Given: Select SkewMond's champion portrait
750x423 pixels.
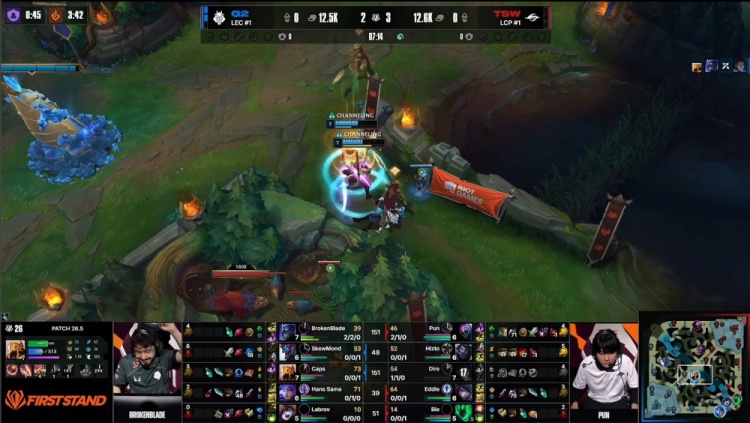Looking at the screenshot, I should [x=288, y=351].
